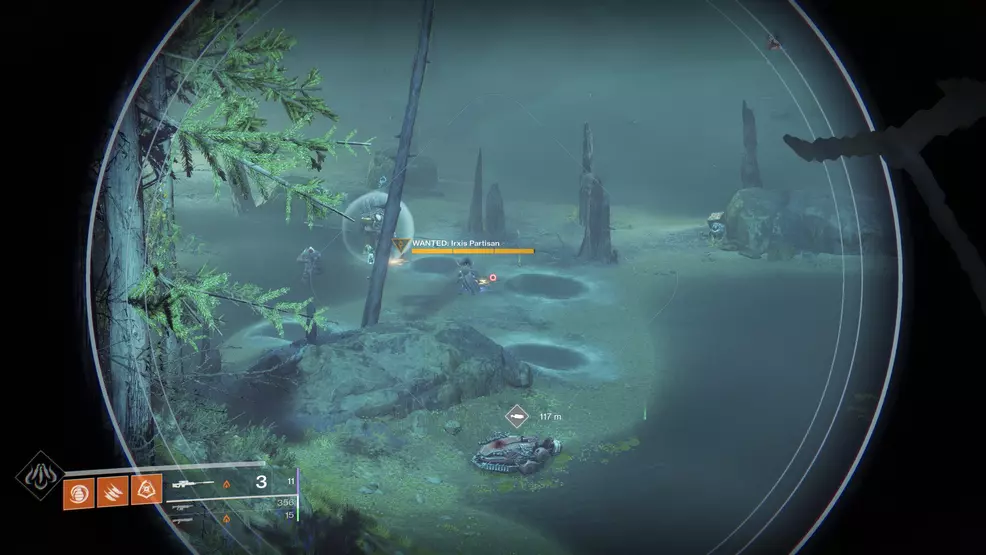Throw the grenade ability

coord(78,490)
